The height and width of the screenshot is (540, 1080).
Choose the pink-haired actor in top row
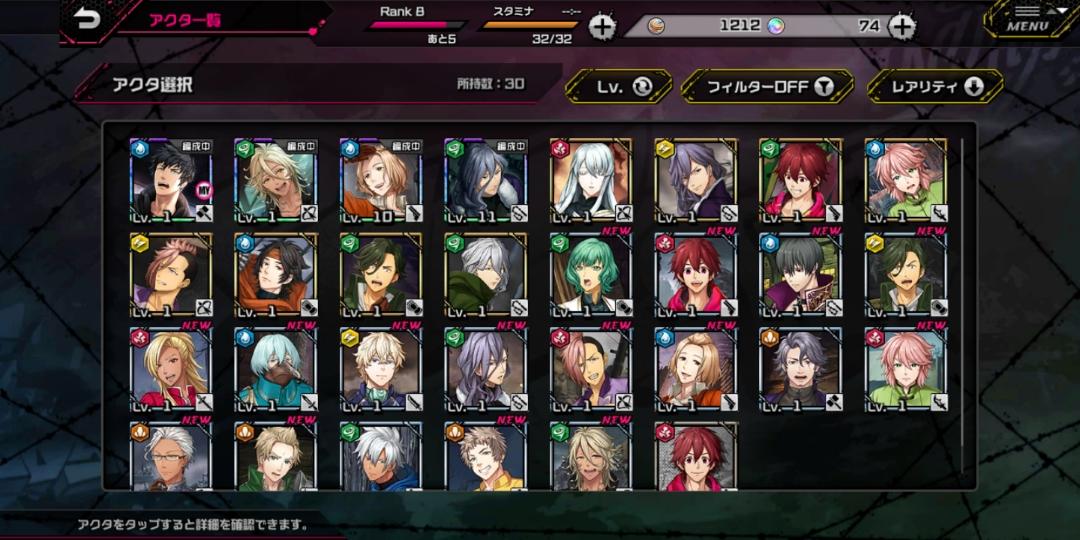pyautogui.click(x=906, y=181)
